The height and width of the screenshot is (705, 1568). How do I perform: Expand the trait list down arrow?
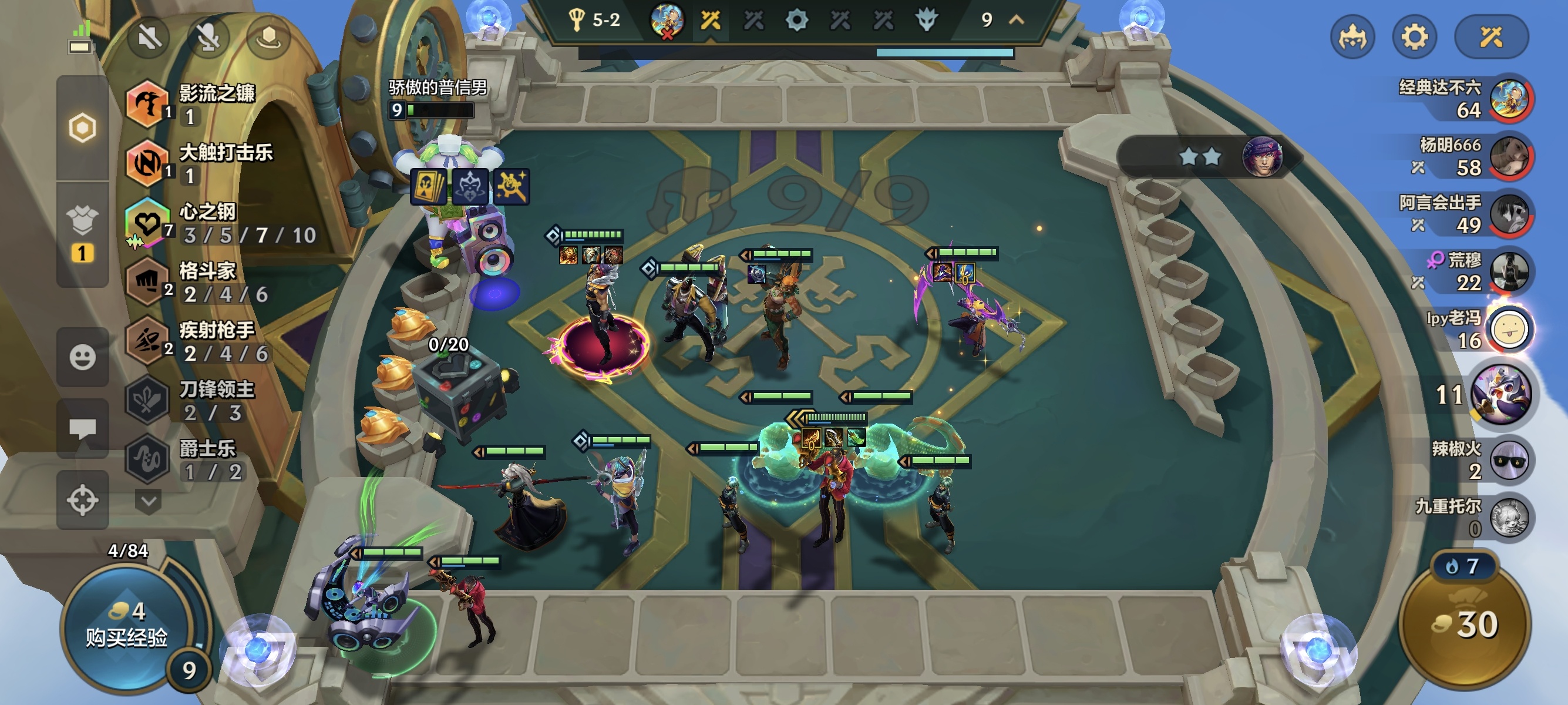pos(148,502)
